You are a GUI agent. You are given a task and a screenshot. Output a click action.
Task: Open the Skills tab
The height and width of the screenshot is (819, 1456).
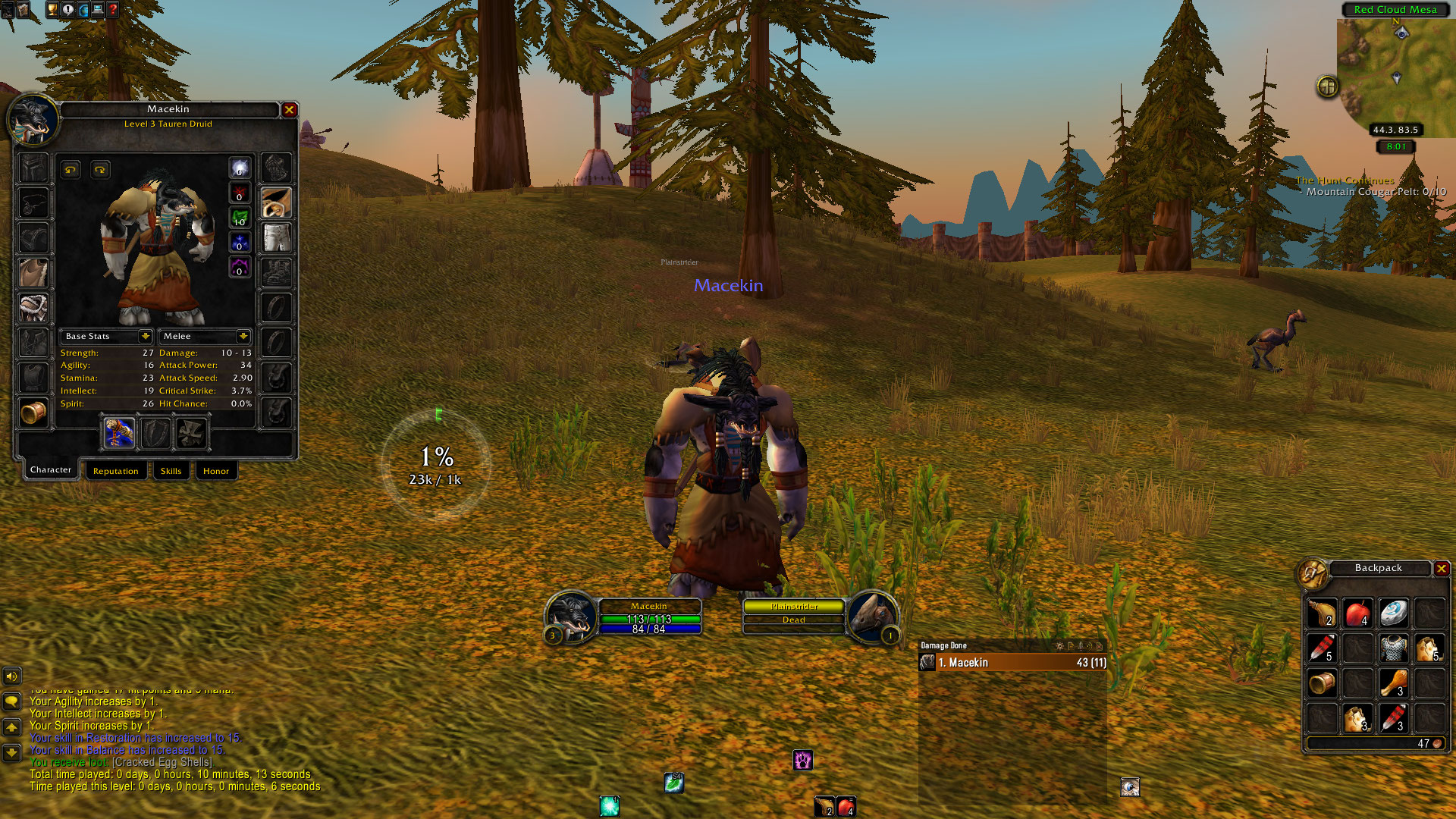tap(171, 471)
